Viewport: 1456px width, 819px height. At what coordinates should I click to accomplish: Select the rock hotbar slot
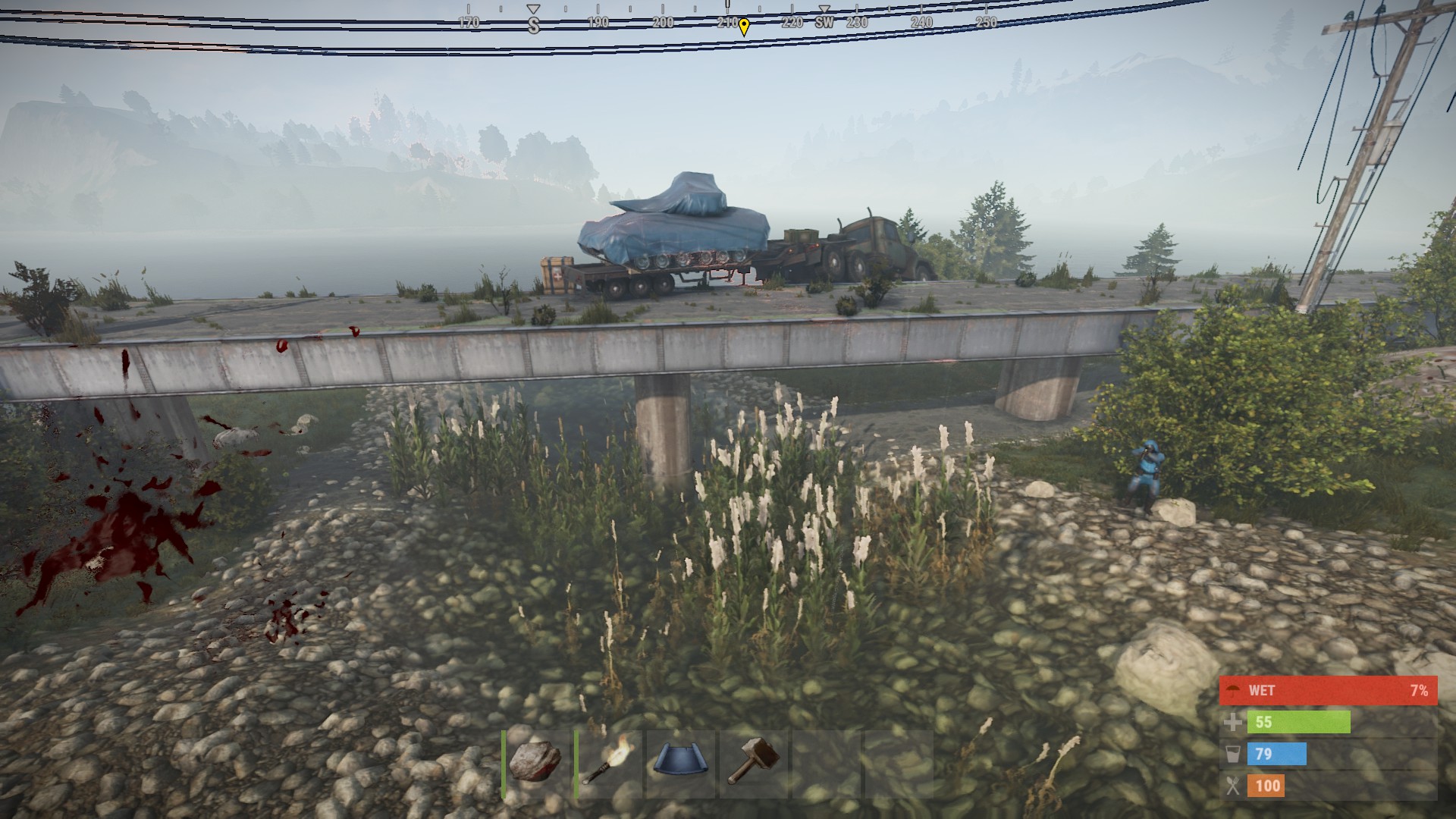(x=535, y=764)
